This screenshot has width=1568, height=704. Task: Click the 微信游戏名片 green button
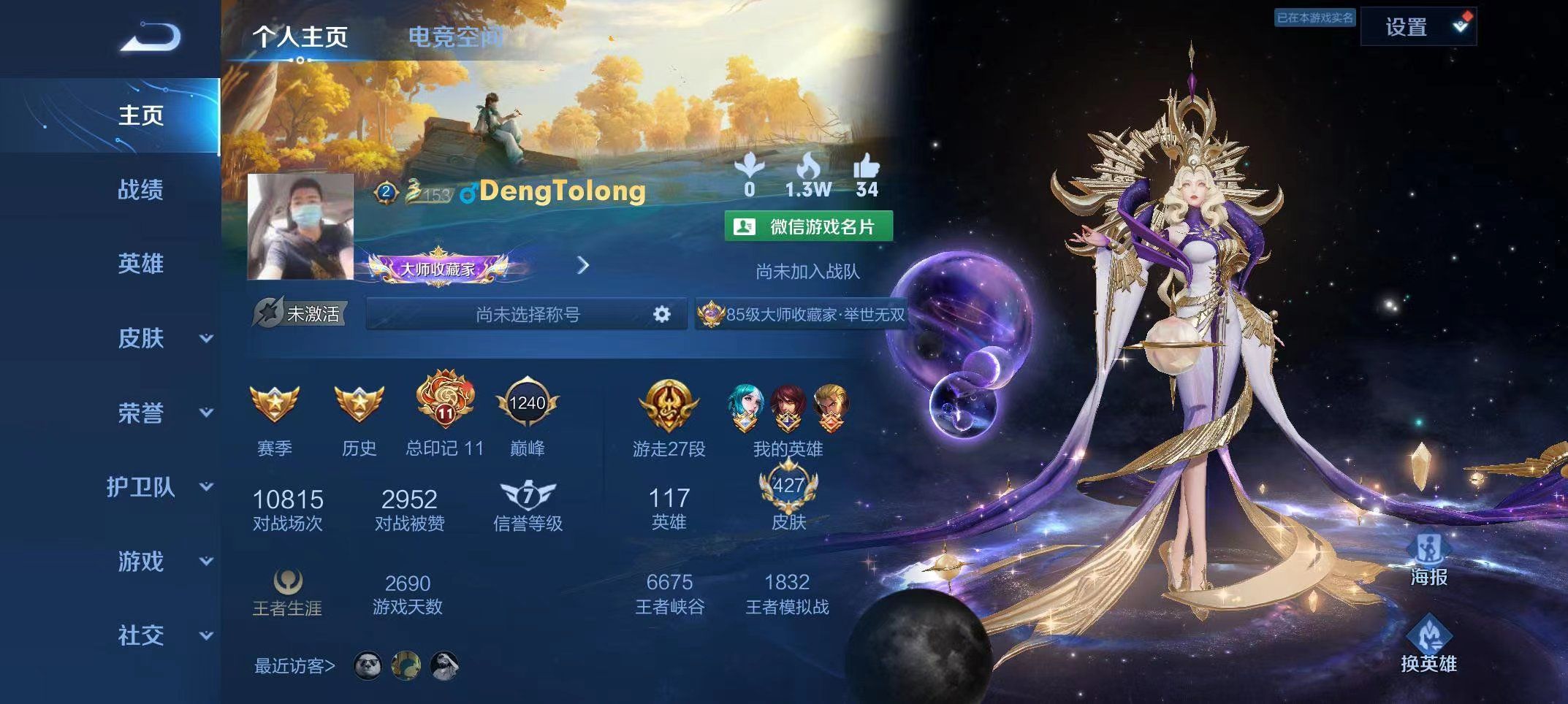(808, 226)
